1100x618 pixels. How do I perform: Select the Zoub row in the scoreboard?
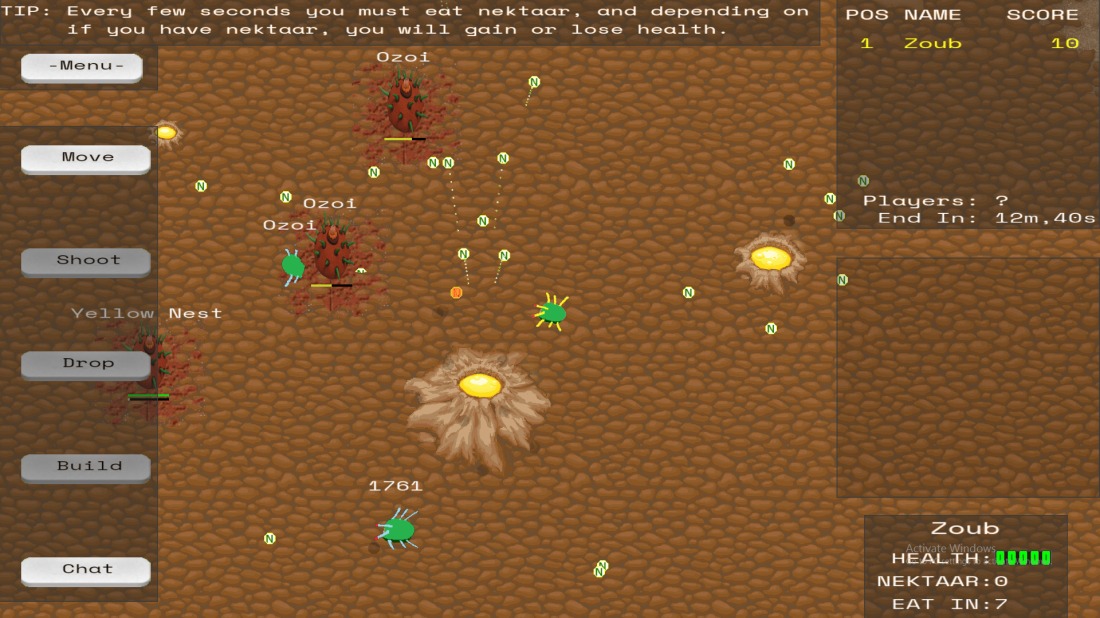tap(965, 44)
